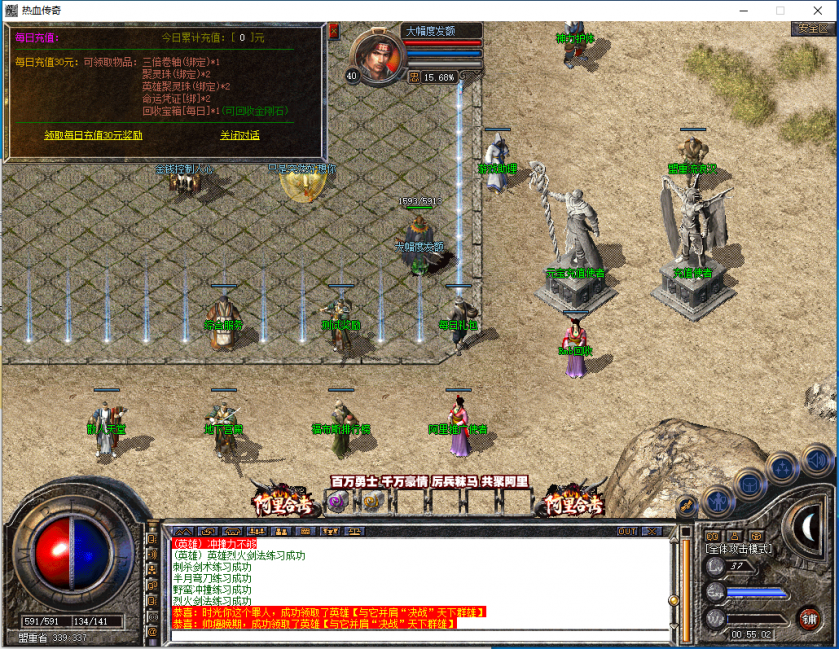Viewport: 840px width, 649px height.
Task: Choose the 关闭对话 close dialogue link
Action: tap(240, 135)
